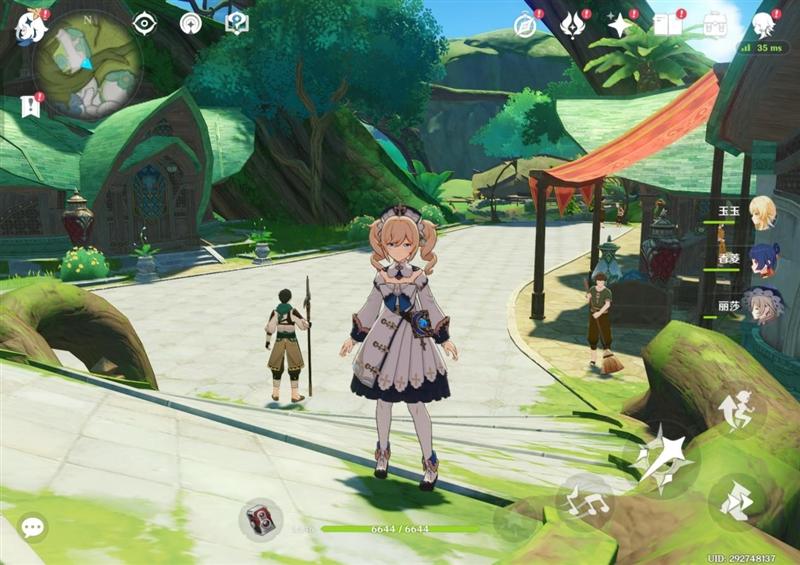
Task: Tap the eye-shaped icon beside the minimap
Action: (145, 23)
